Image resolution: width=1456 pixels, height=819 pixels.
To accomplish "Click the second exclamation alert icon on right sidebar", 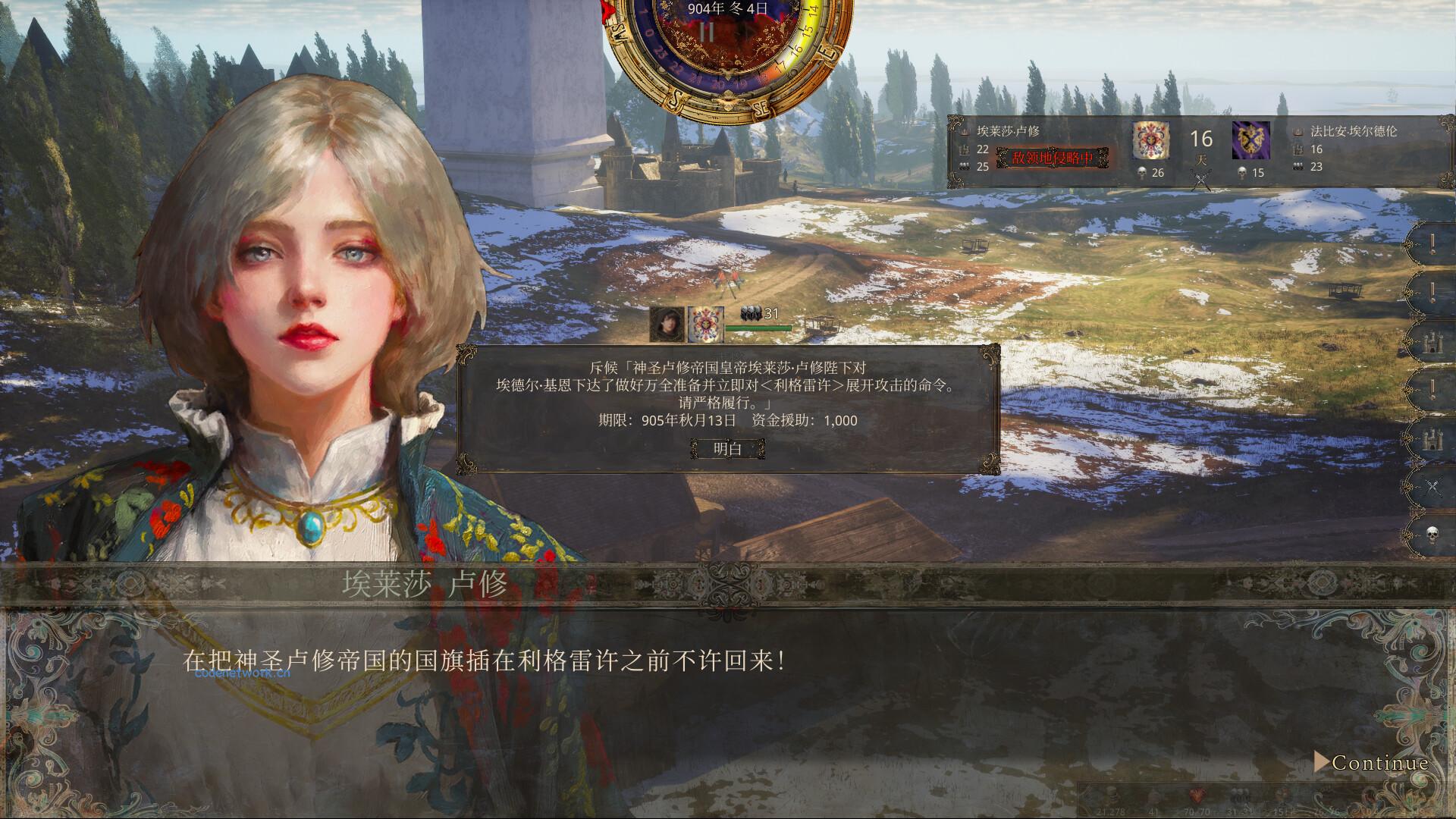I will click(x=1433, y=290).
